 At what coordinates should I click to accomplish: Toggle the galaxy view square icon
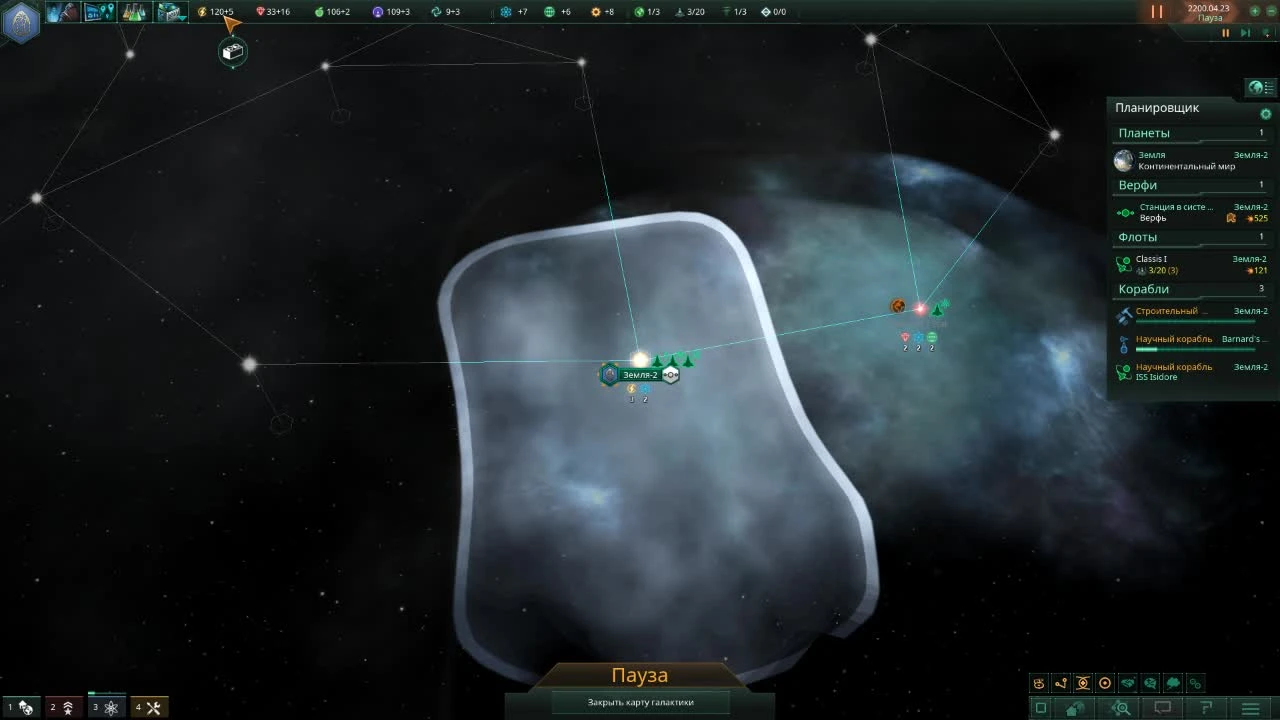point(1040,707)
